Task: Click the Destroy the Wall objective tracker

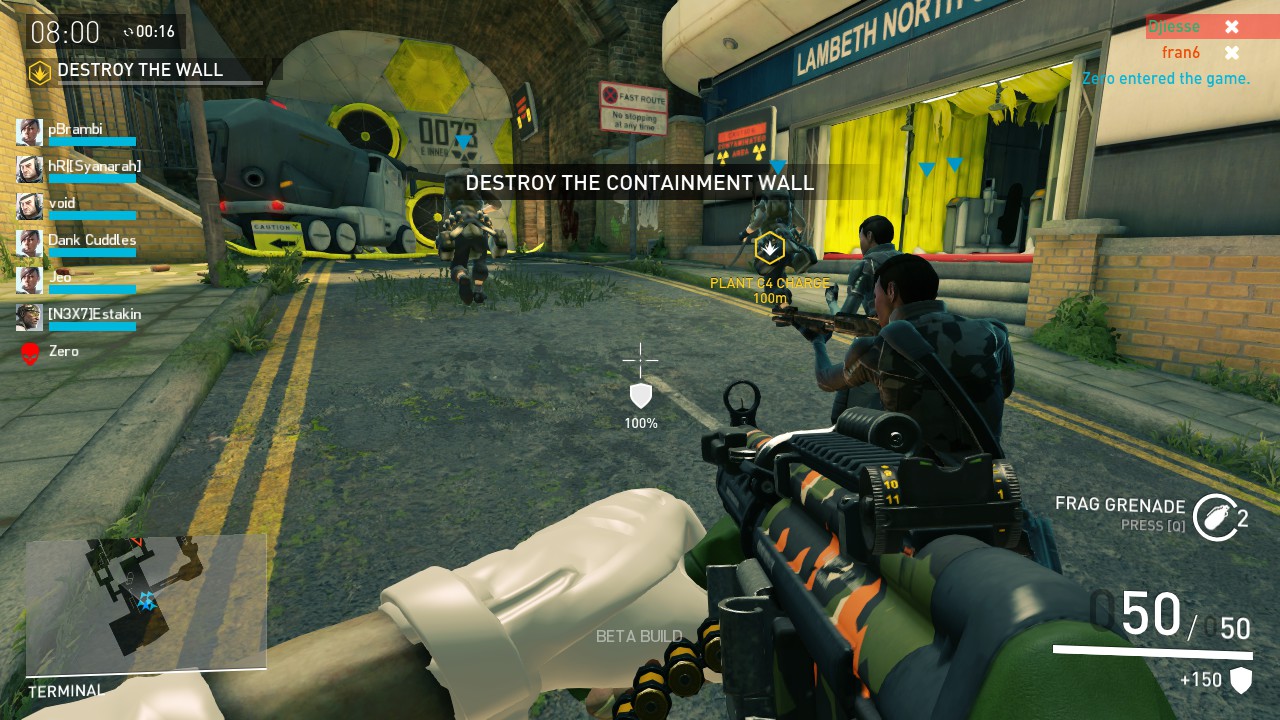Action: (140, 71)
